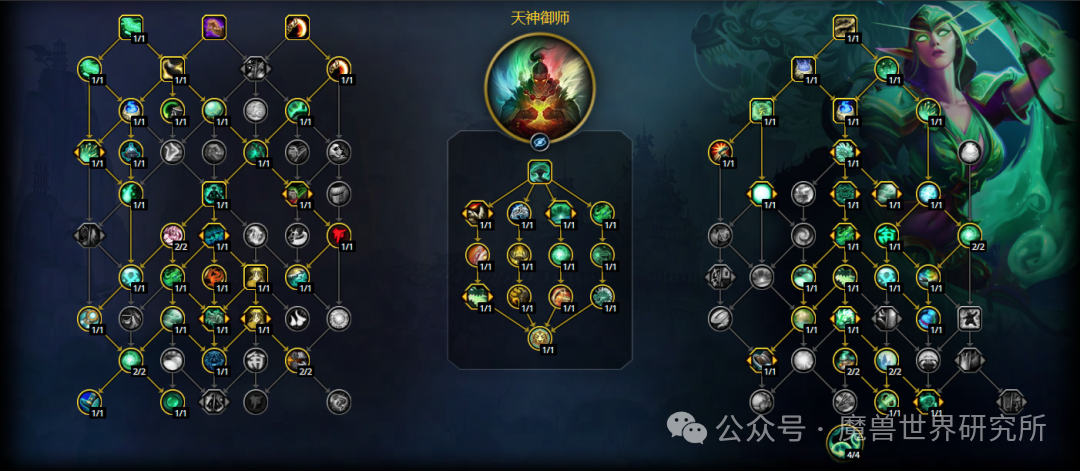The image size is (1080, 471).
Task: Toggle the eye icon below the portrait
Action: [x=540, y=141]
